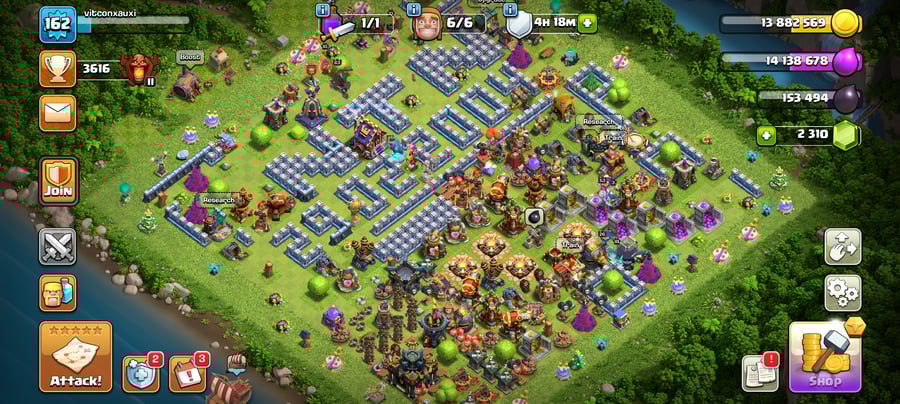
Task: Tap the Attack! map button
Action: 75,356
